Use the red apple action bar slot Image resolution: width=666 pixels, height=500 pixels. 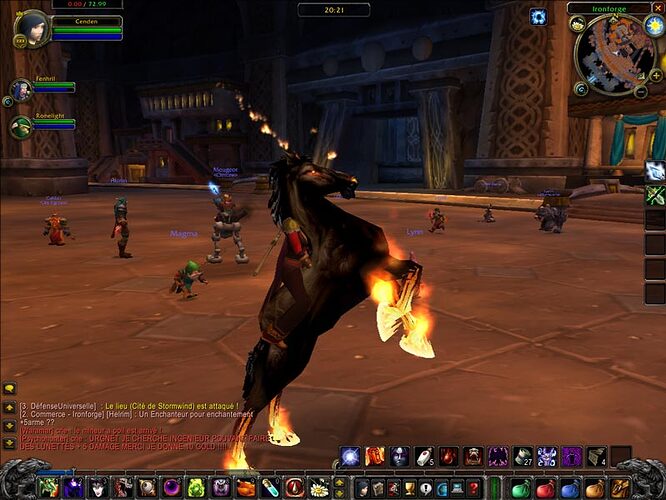(x=545, y=489)
